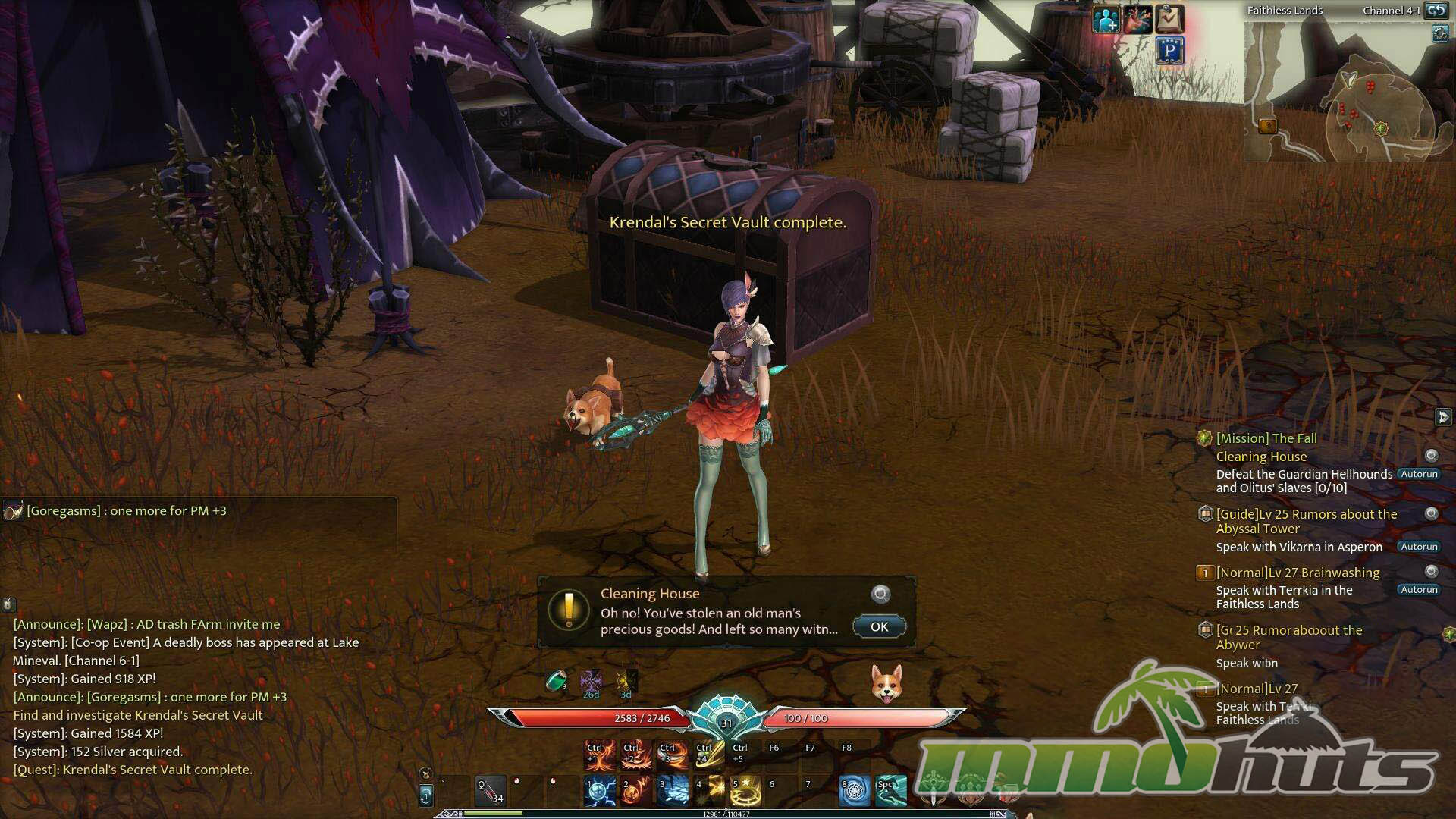Open the blue P premium icon
Viewport: 1456px width, 819px height.
1170,52
